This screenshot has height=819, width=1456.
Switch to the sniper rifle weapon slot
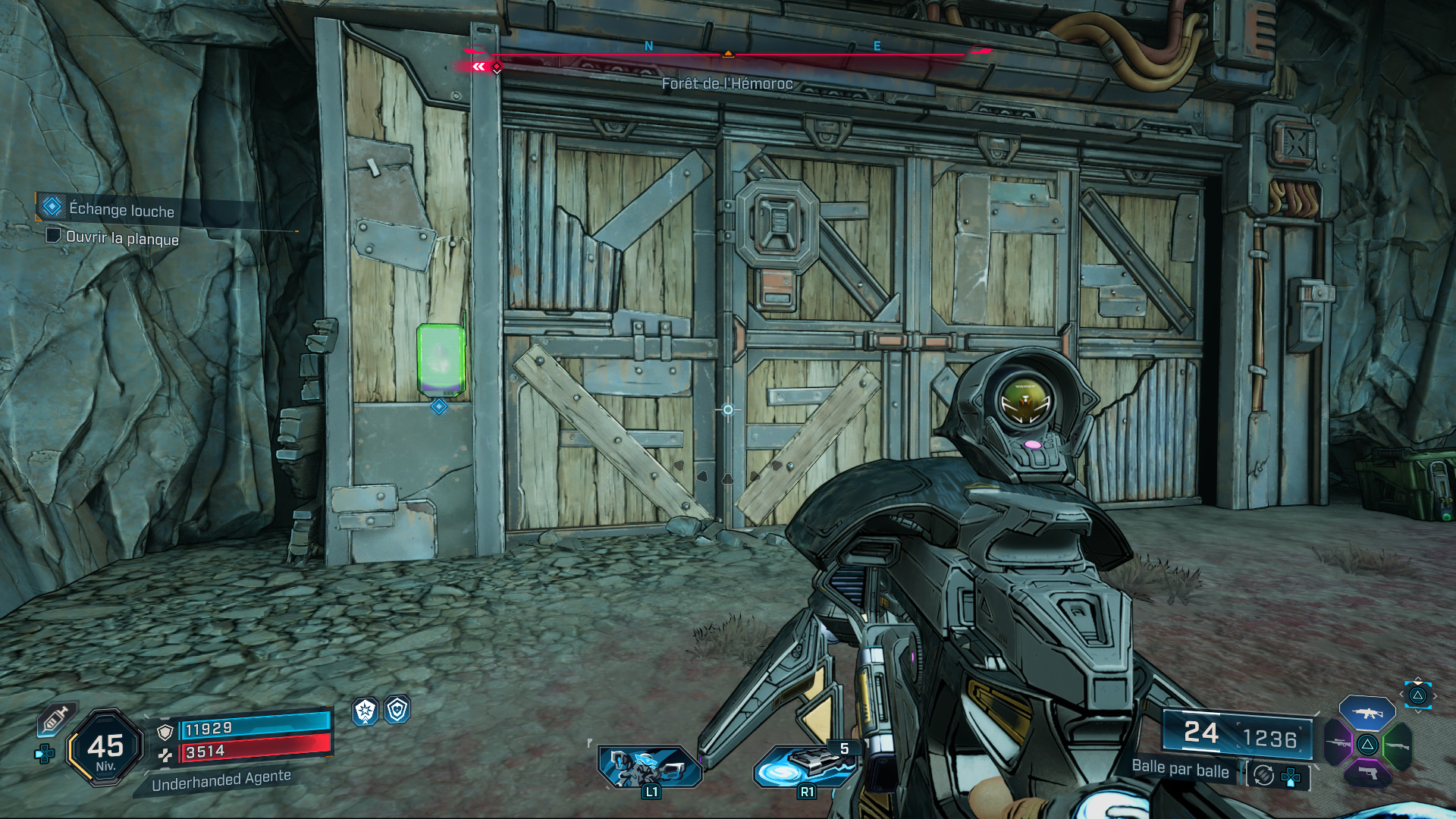pos(1338,743)
